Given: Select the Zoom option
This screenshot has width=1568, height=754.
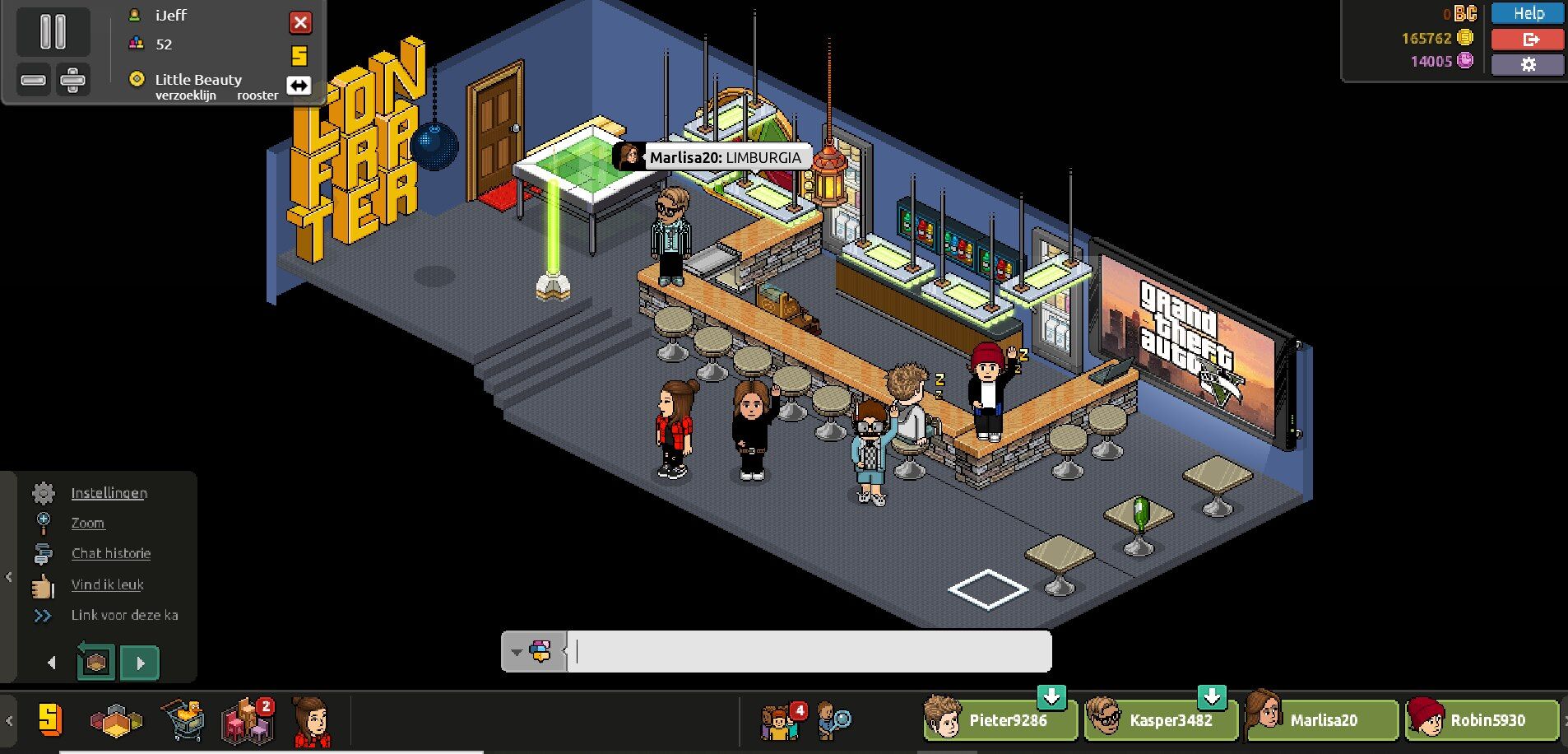Looking at the screenshot, I should [87, 524].
